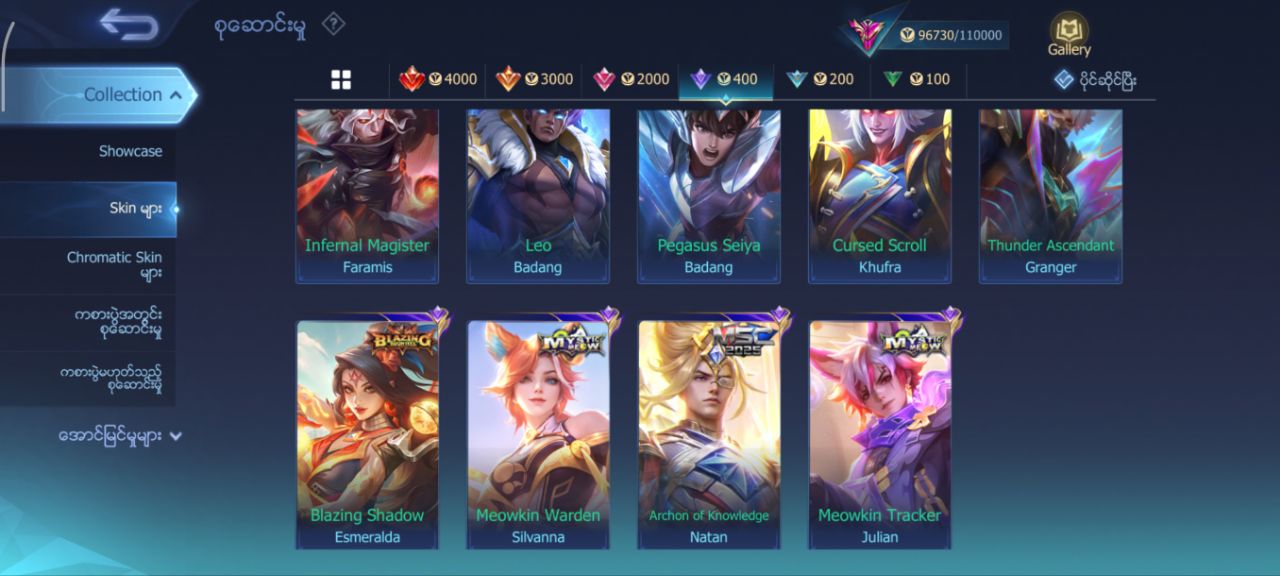Filter skins by the 4000 points tier
The image size is (1280, 576).
click(438, 80)
